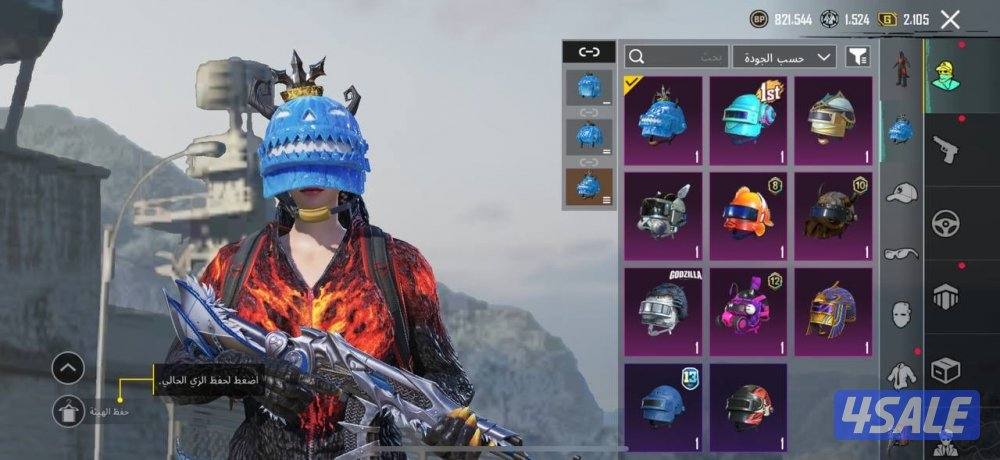Save the current appearance
1000x460 pixels.
[68, 411]
